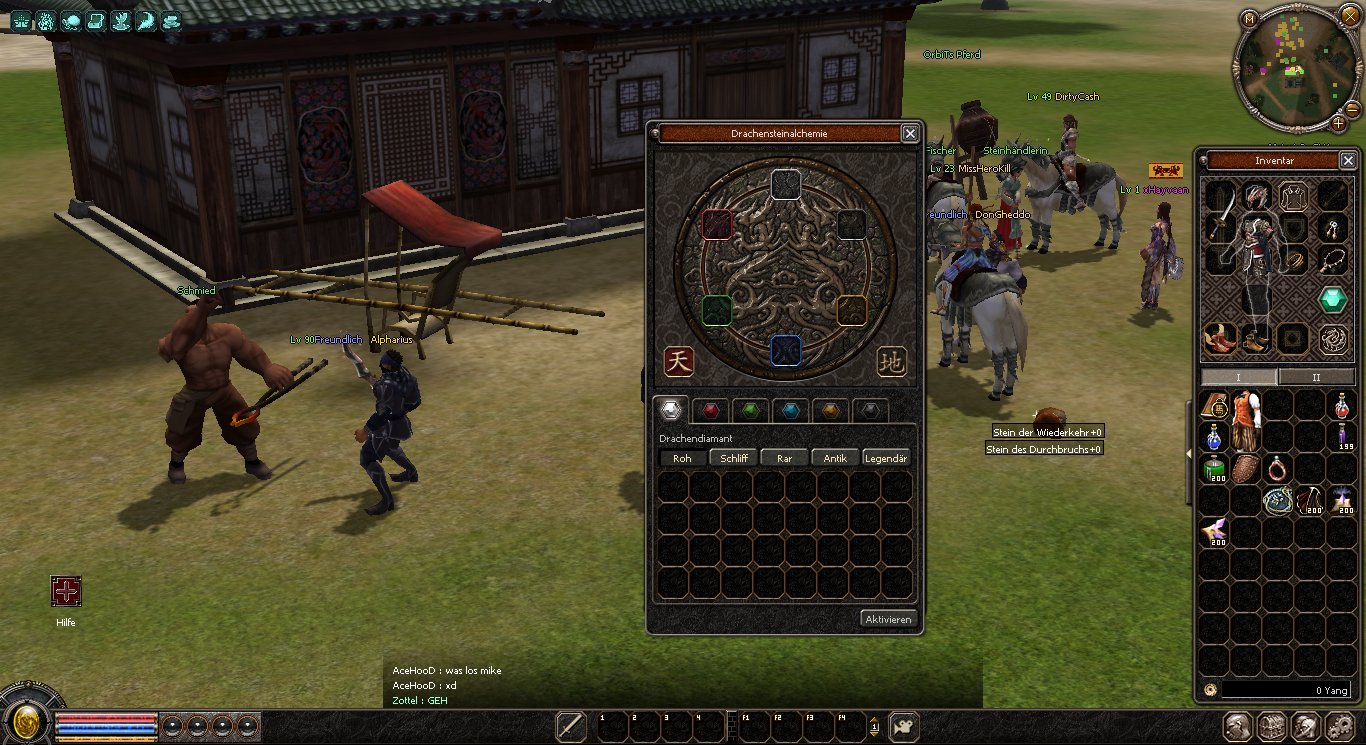This screenshot has width=1366, height=745.
Task: Show the Legendär grade stones
Action: tap(886, 458)
